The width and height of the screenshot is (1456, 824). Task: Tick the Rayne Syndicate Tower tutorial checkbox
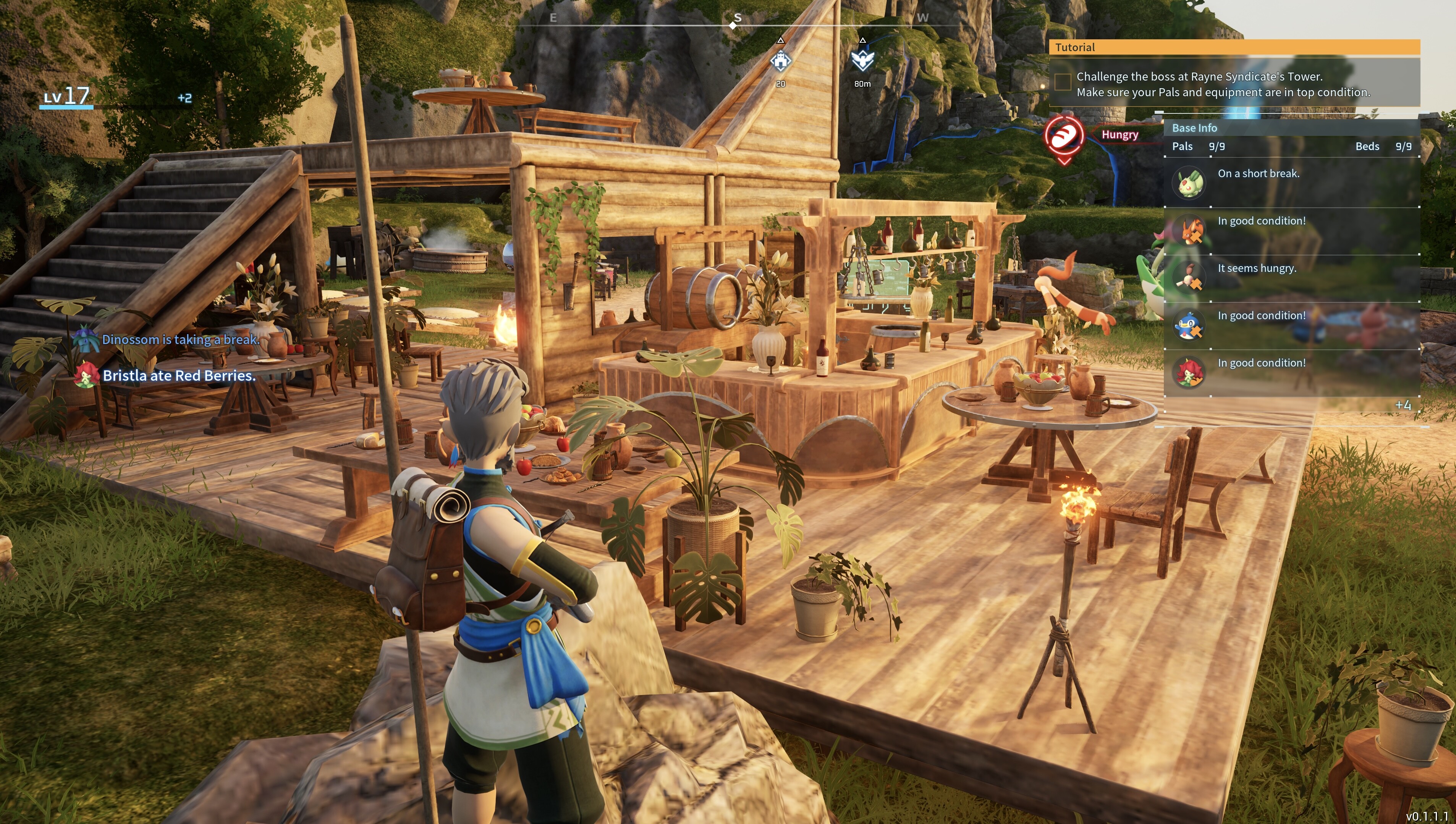point(1063,82)
